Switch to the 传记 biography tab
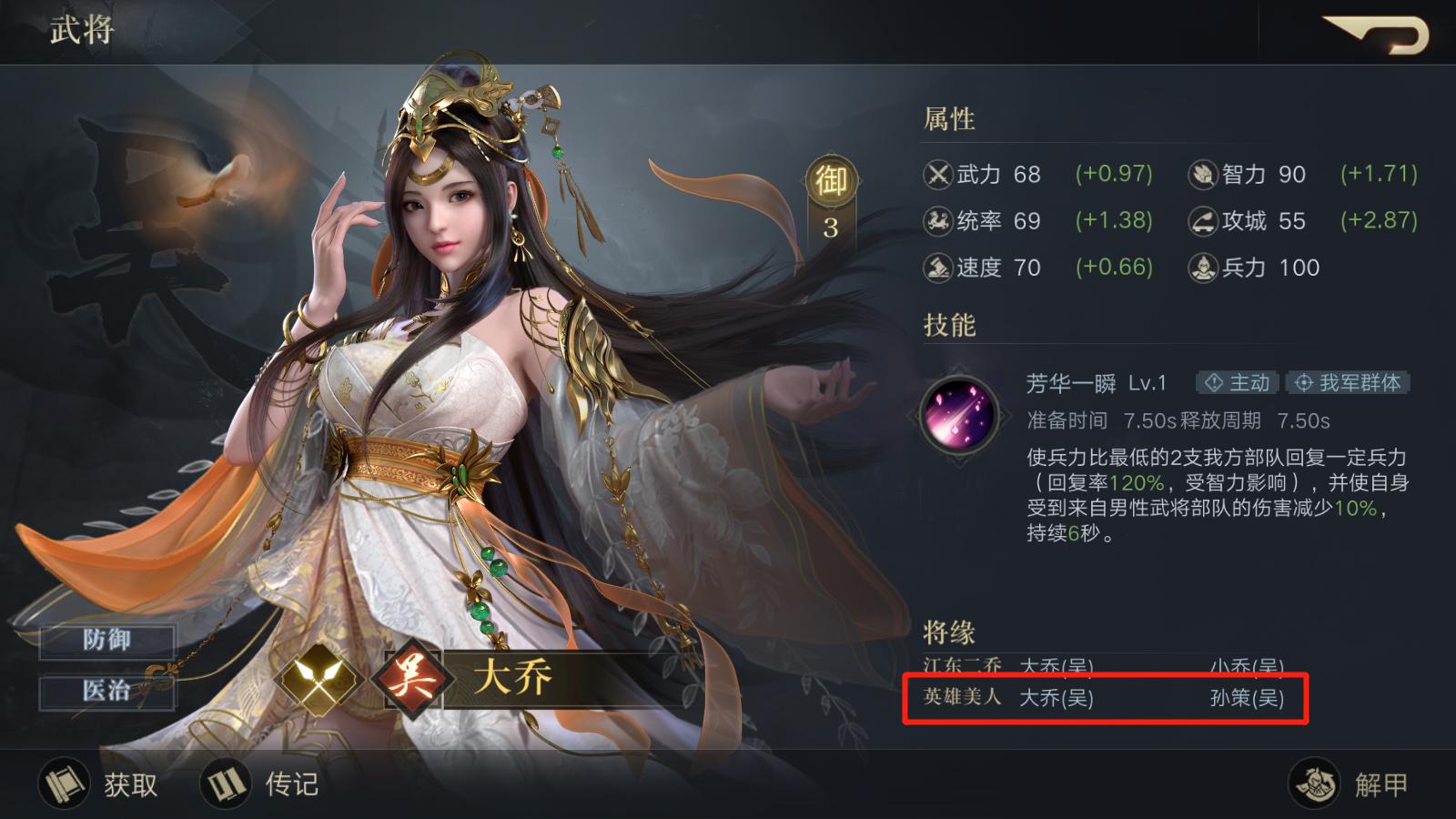Image resolution: width=1456 pixels, height=819 pixels. (264, 784)
